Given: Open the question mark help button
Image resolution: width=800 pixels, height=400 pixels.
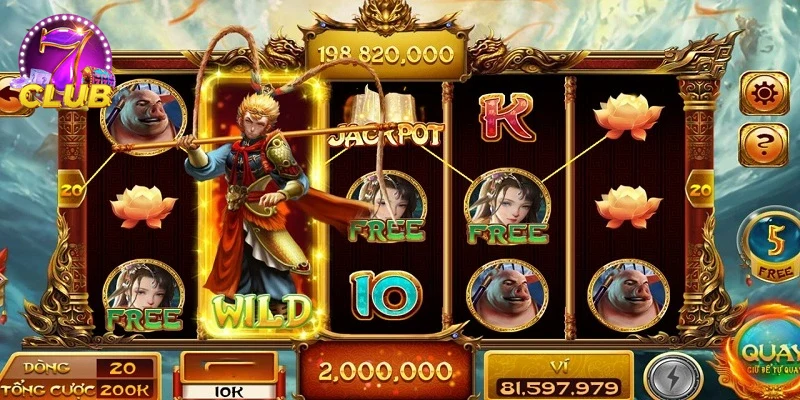Looking at the screenshot, I should [764, 144].
